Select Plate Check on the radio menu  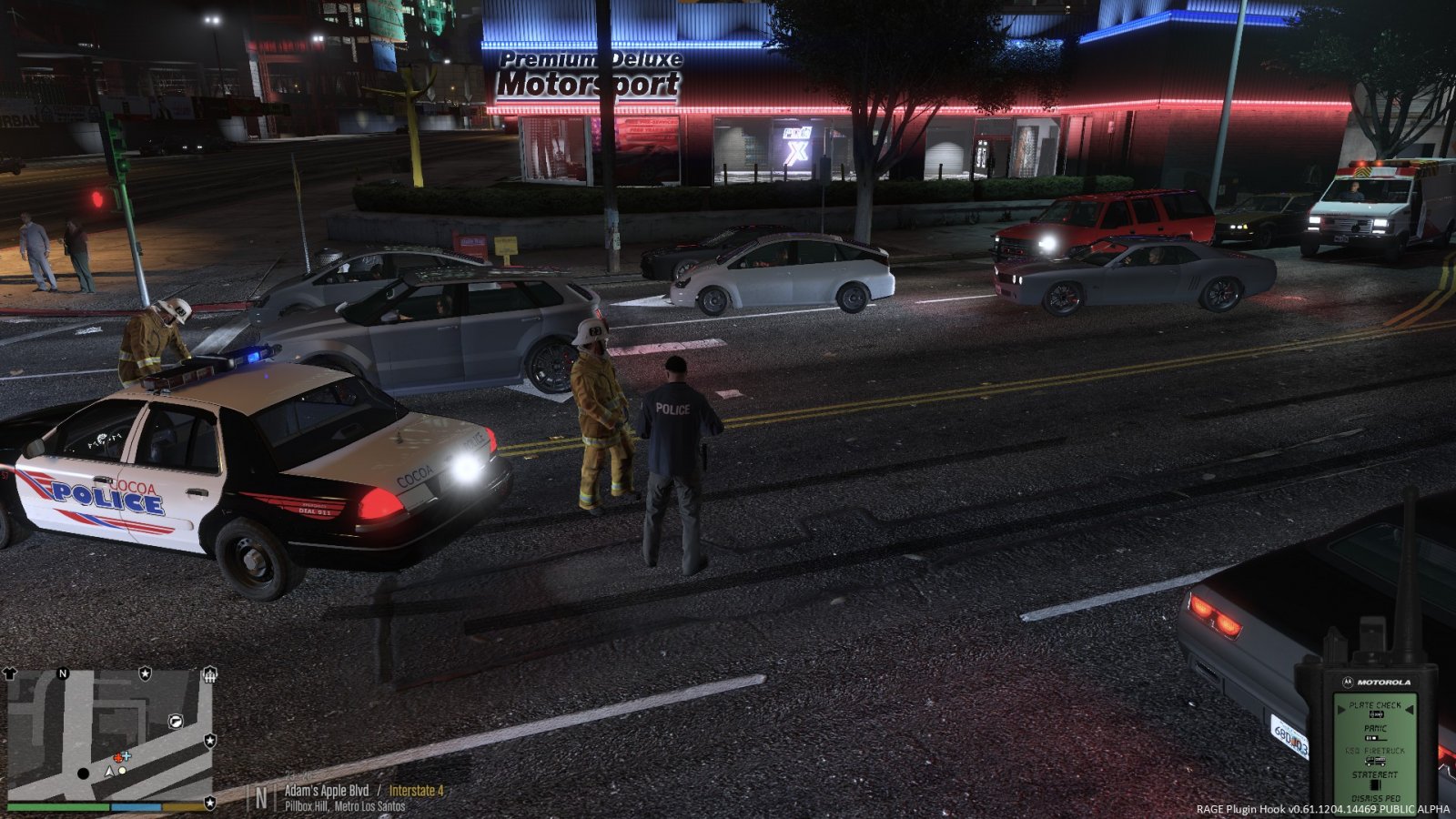click(1374, 705)
